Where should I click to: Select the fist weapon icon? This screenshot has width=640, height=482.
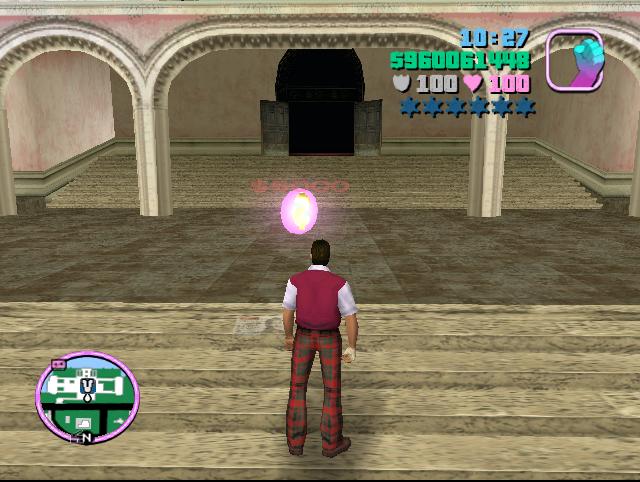click(574, 61)
